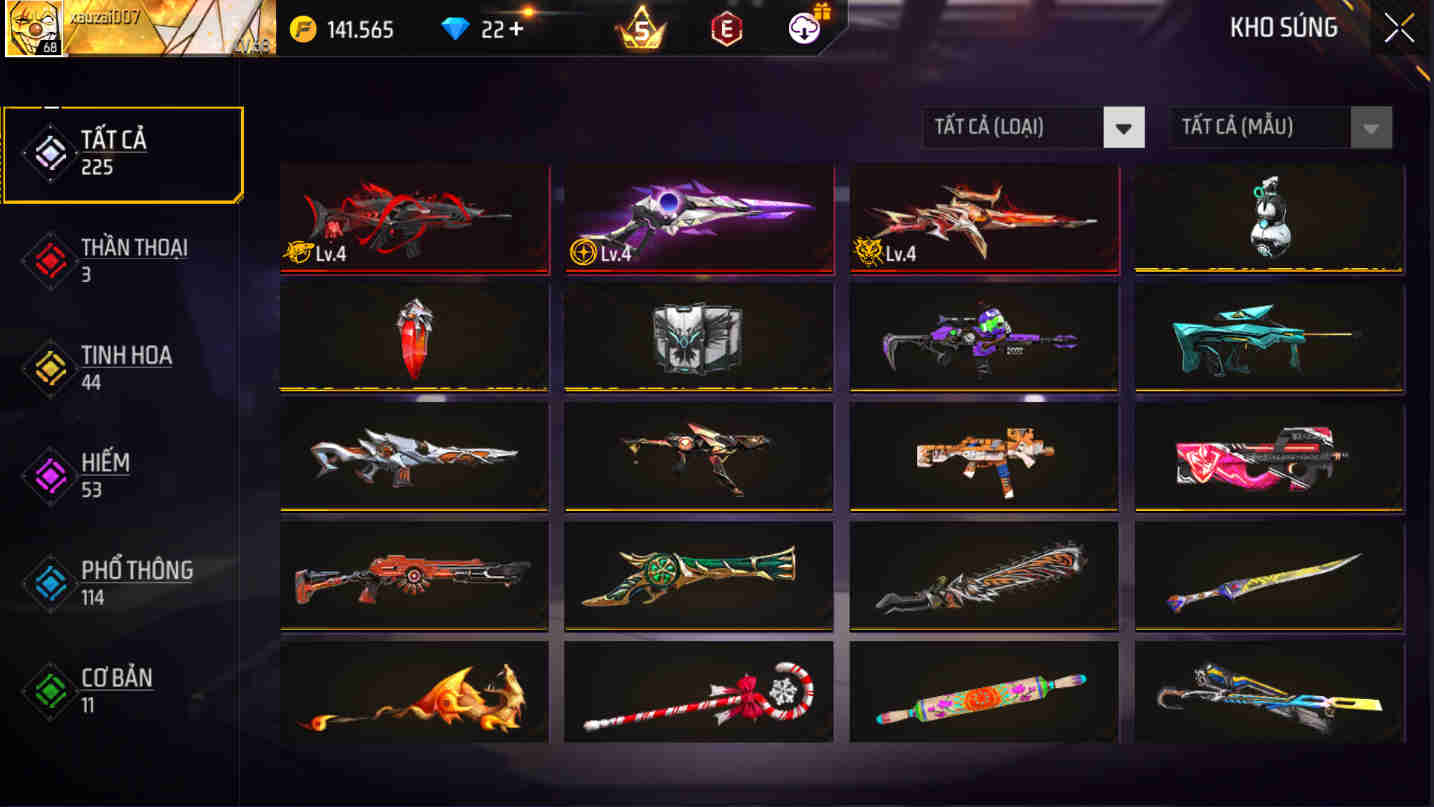This screenshot has width=1434, height=807.
Task: Select the purple Lv.4 katana weapon card
Action: pos(698,216)
